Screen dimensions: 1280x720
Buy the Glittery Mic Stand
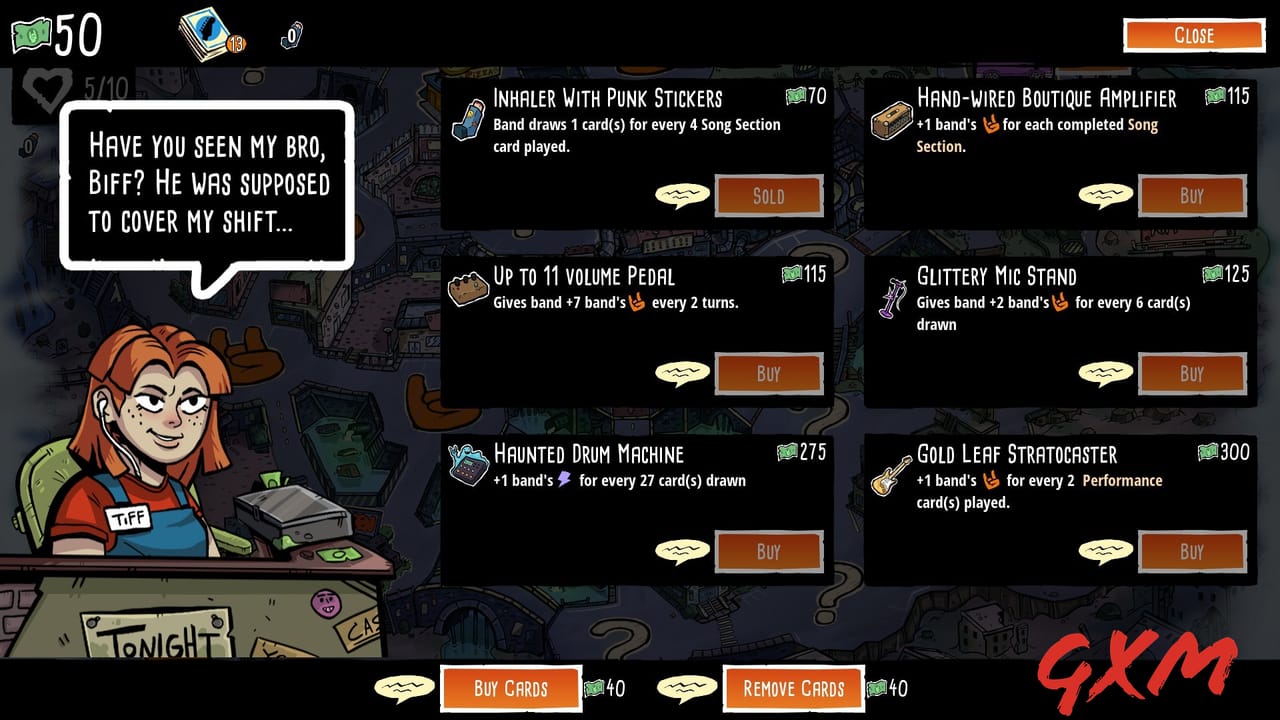pos(1192,373)
